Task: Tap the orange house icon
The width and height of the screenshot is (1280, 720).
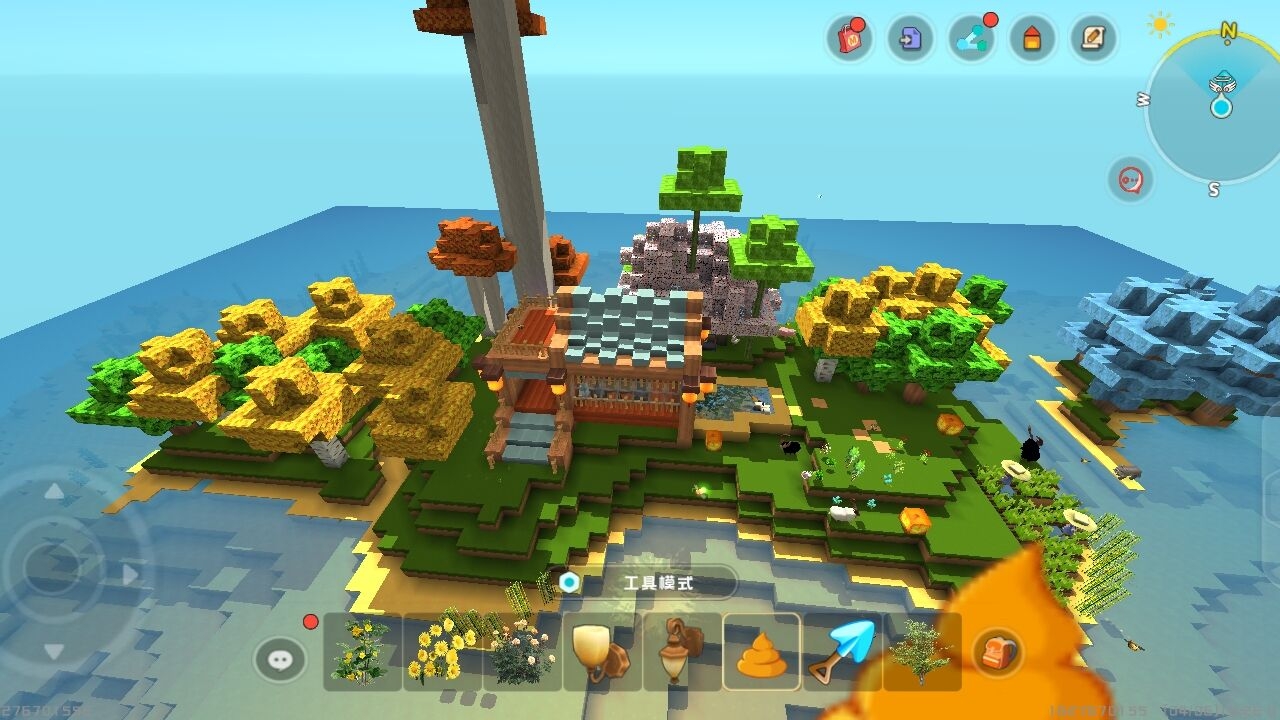Action: pyautogui.click(x=1032, y=39)
